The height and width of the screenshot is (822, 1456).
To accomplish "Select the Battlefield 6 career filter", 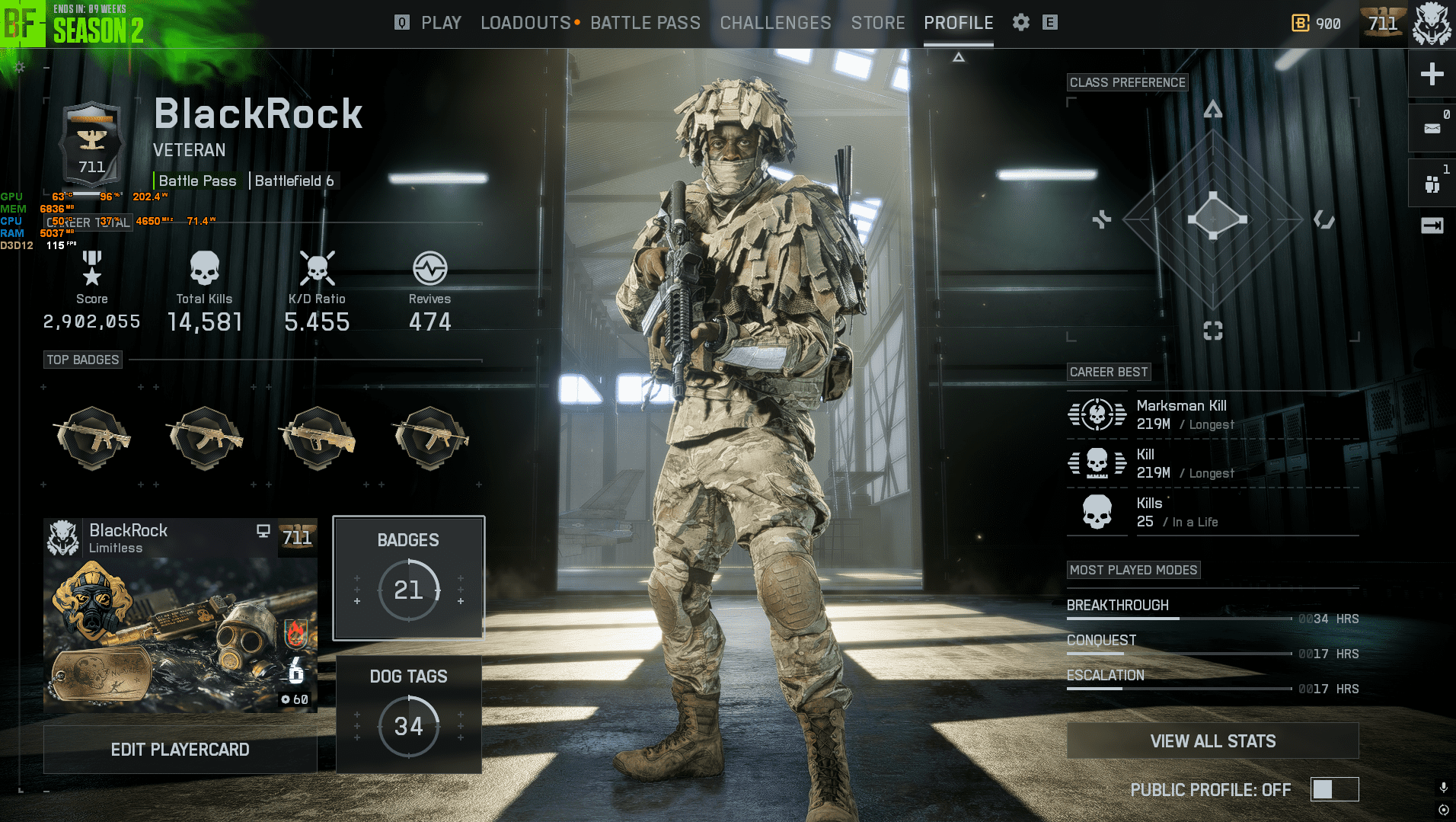I will [x=294, y=181].
